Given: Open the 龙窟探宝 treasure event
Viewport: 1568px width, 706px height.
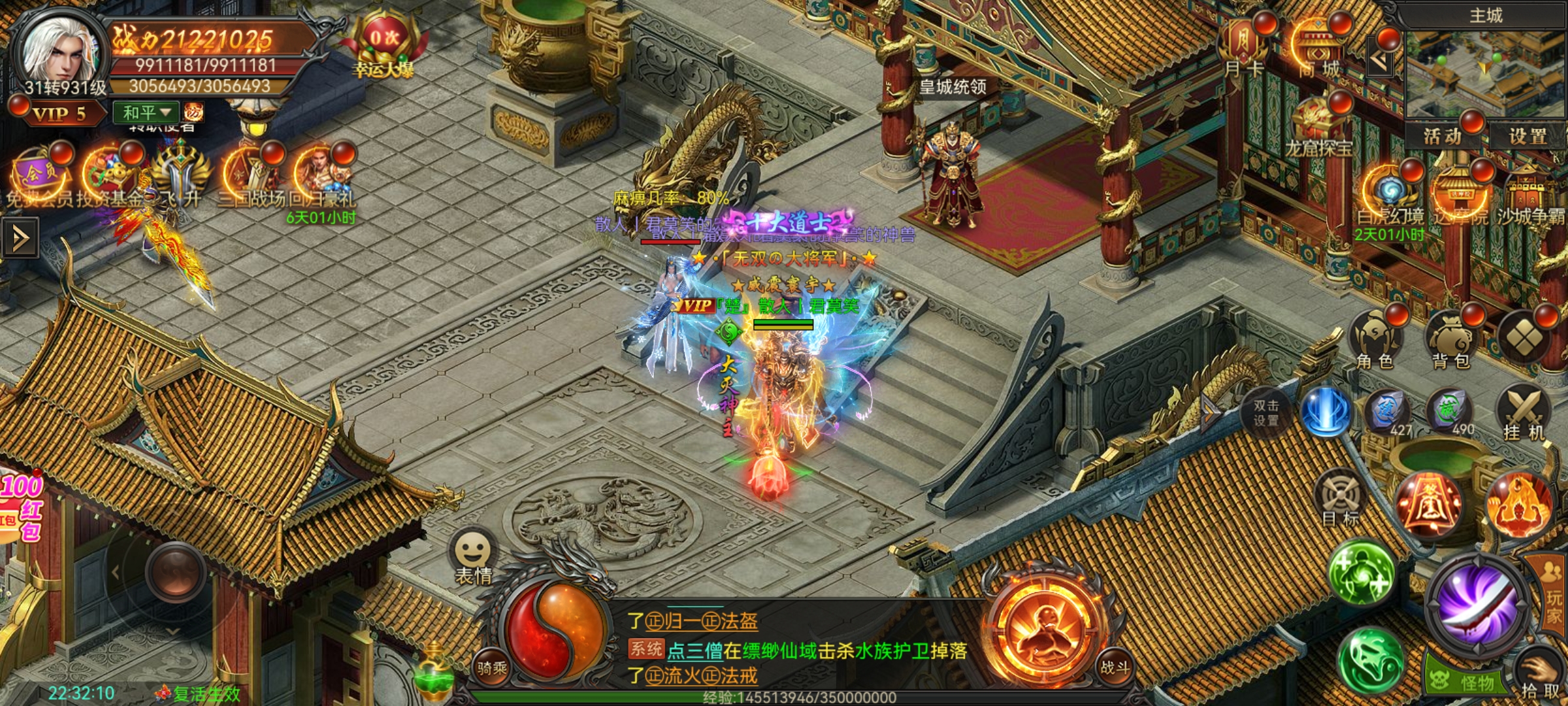Looking at the screenshot, I should click(1318, 127).
